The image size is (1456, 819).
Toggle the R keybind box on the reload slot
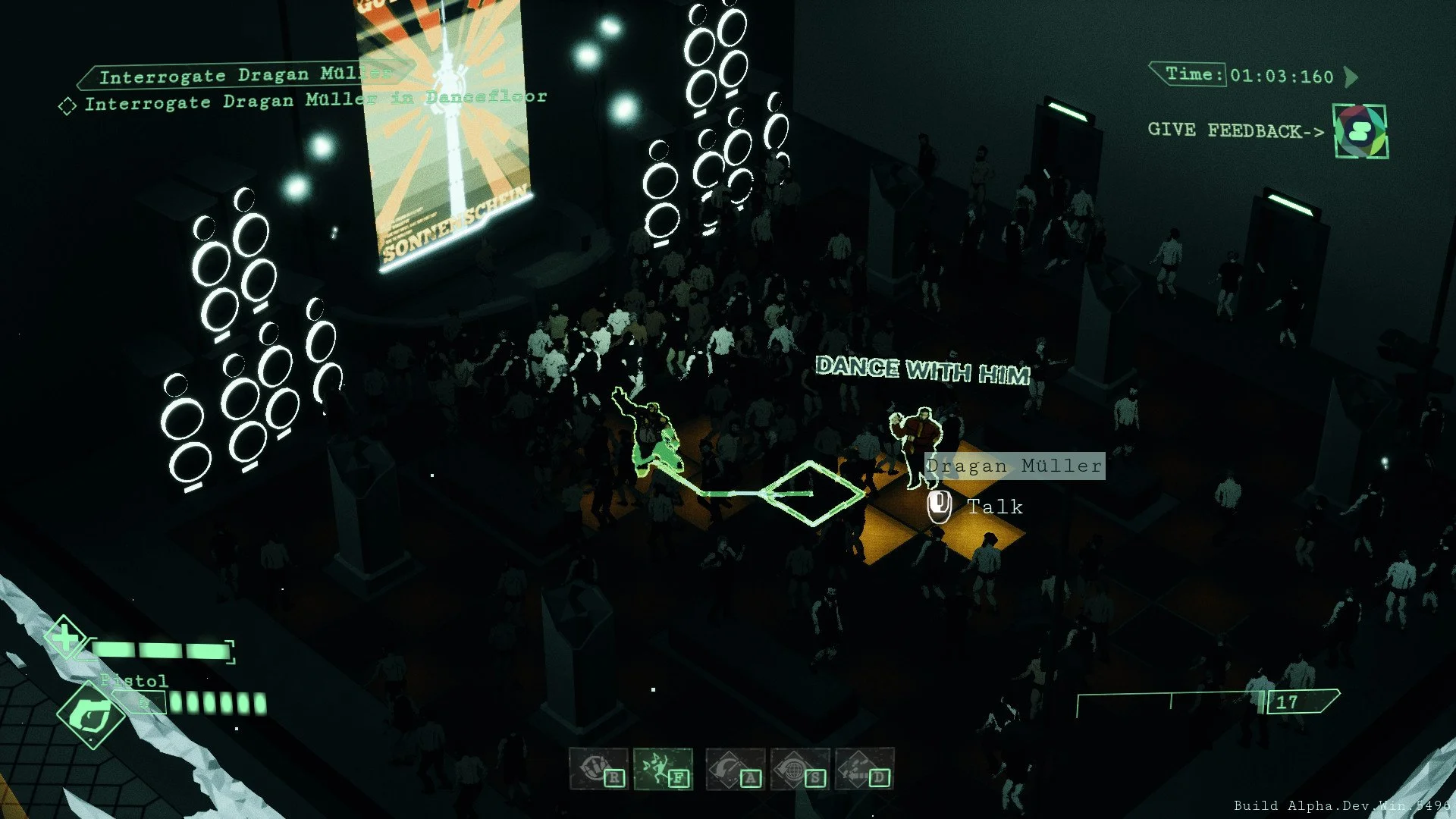[x=615, y=778]
